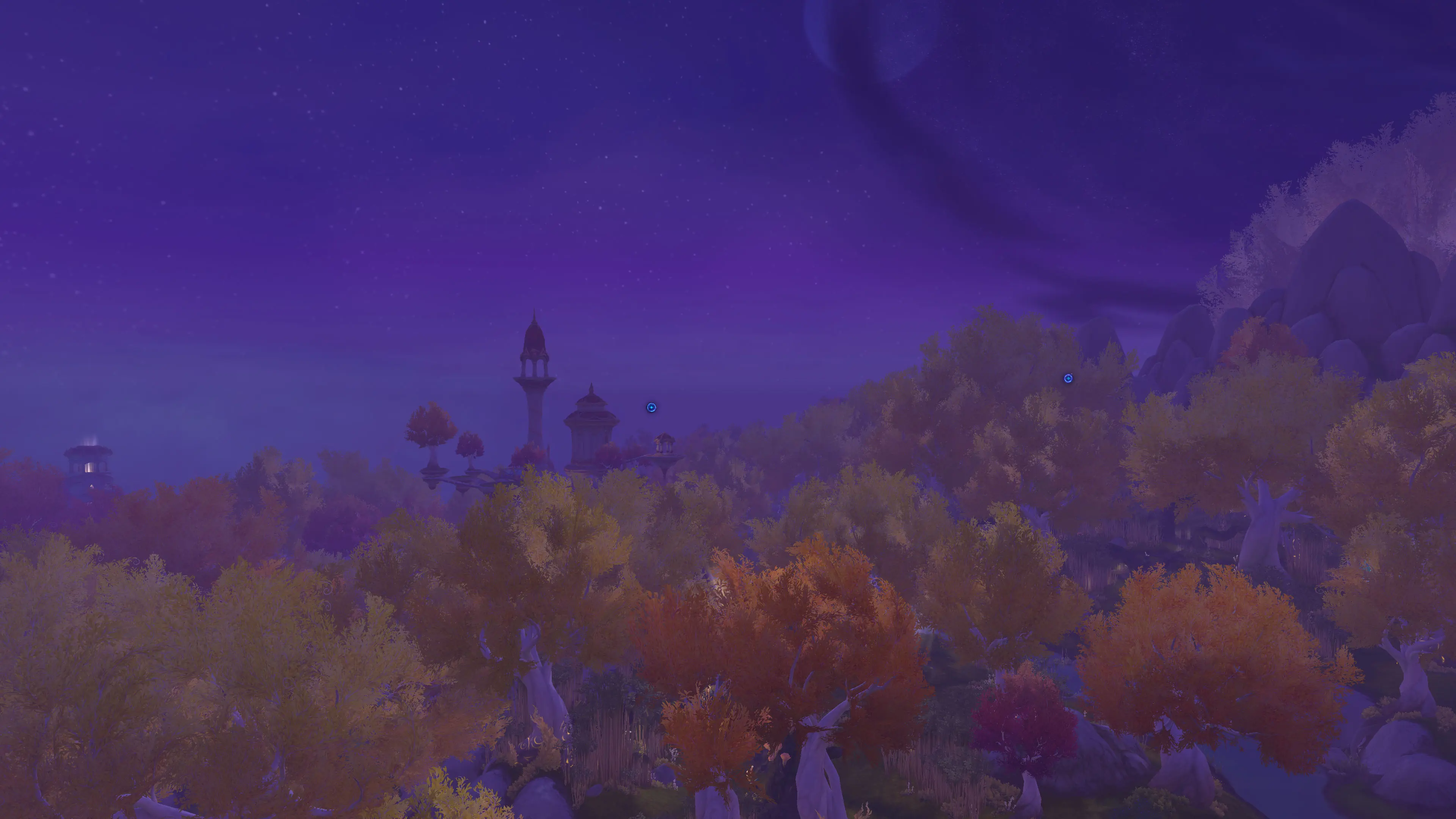Image resolution: width=1456 pixels, height=819 pixels.
Task: Select the blue star marker beside the spire
Action: pyautogui.click(x=651, y=408)
